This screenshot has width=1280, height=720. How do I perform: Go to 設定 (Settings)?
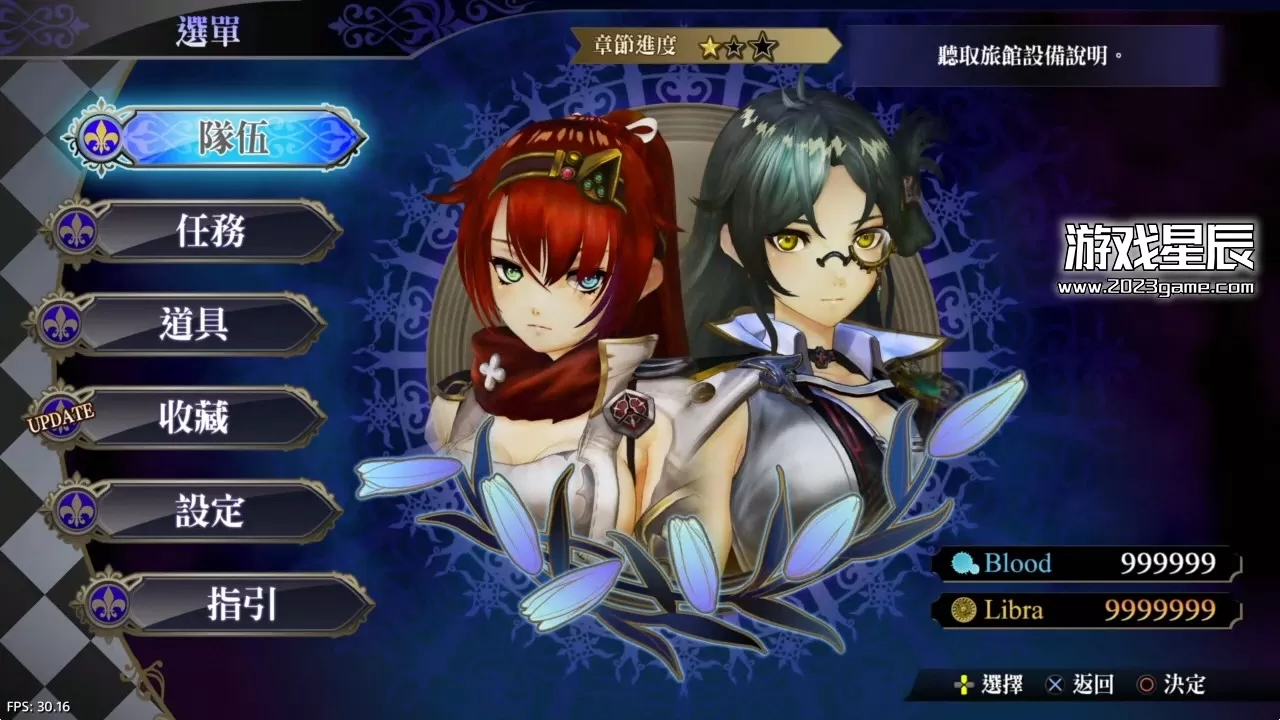[x=210, y=510]
